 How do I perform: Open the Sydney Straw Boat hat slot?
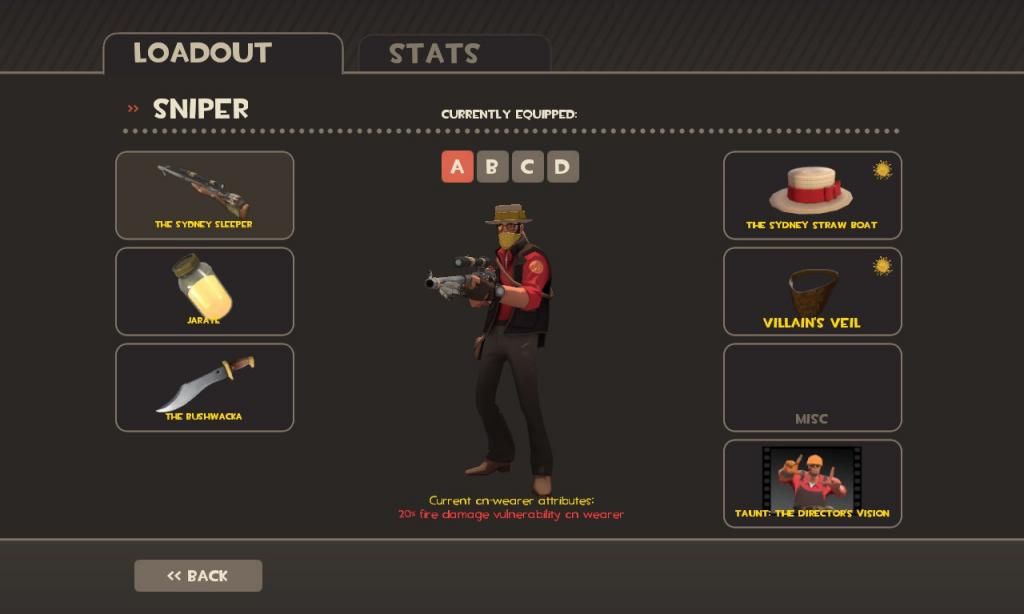coord(812,195)
